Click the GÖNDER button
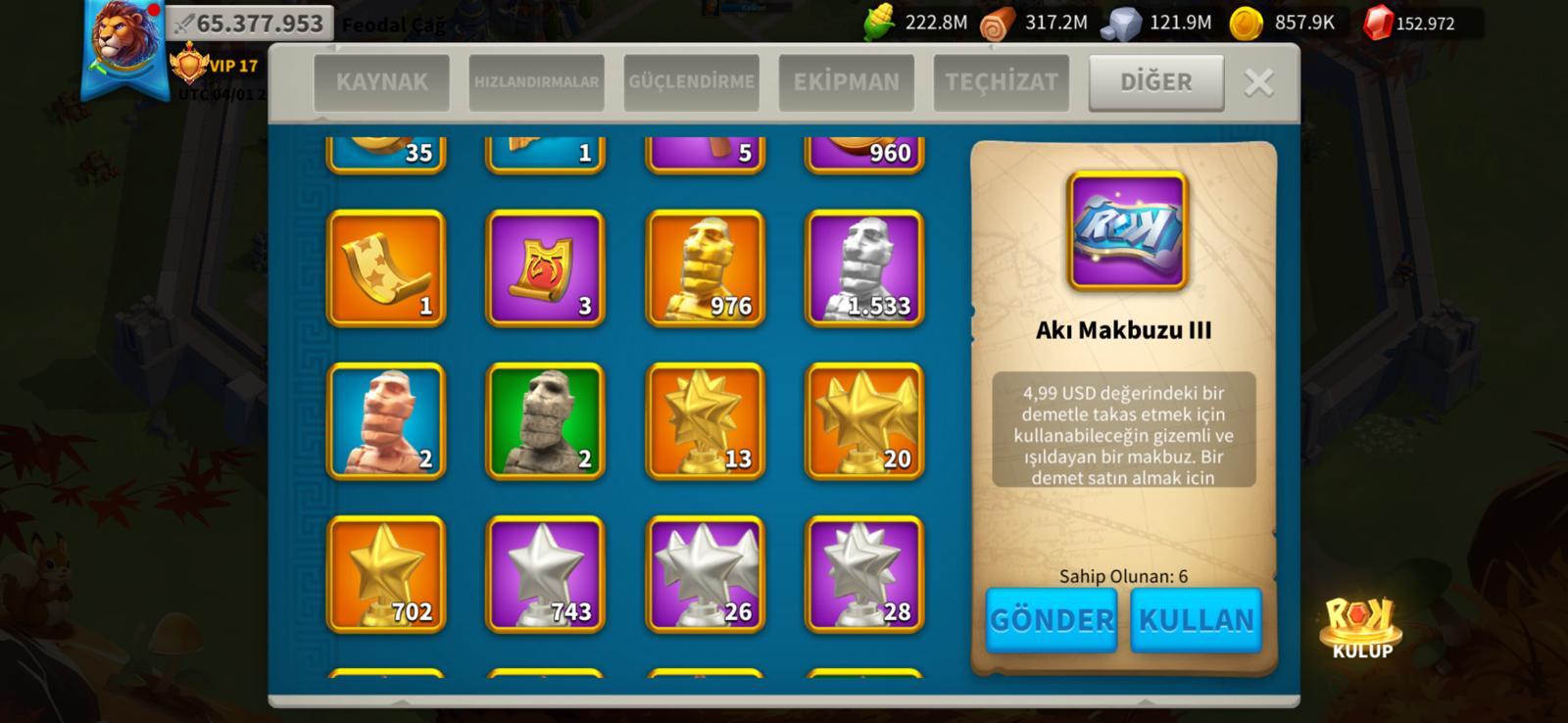 [x=1051, y=619]
